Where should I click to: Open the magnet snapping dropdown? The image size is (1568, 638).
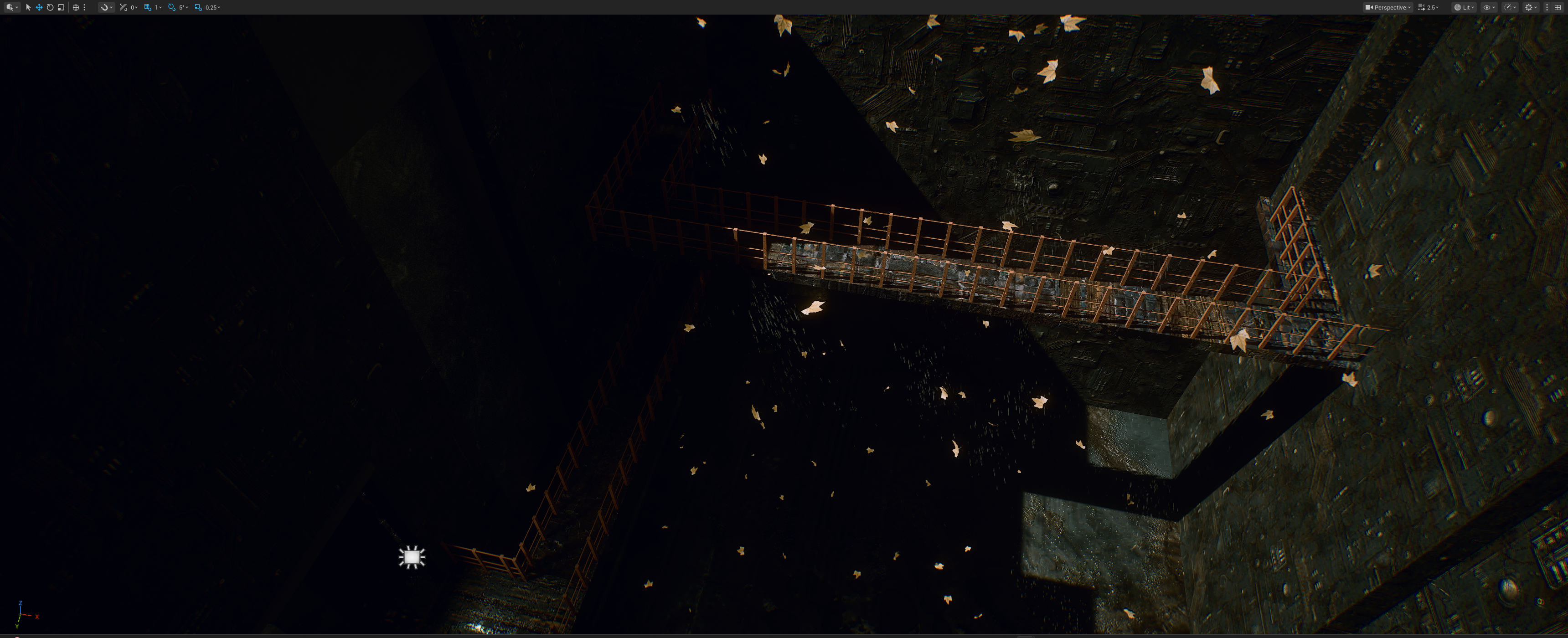pos(106,7)
